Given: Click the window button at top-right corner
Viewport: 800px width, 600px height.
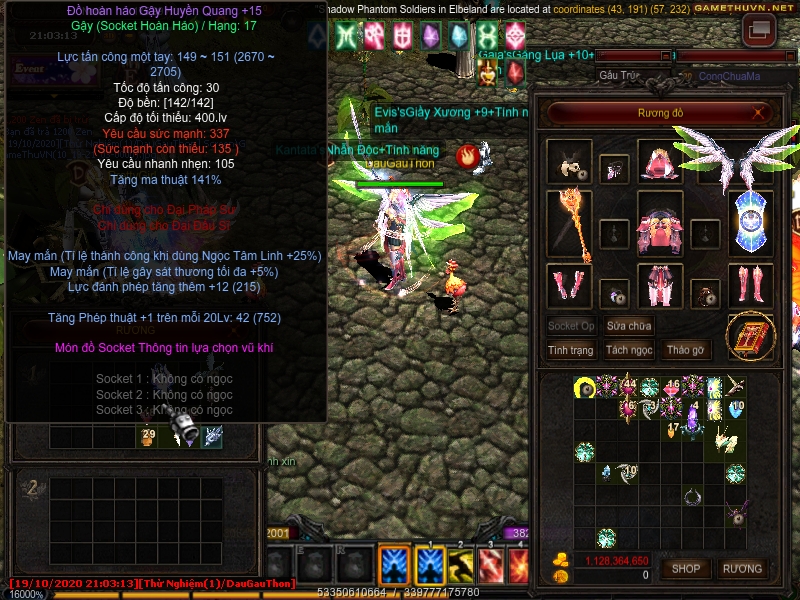Looking at the screenshot, I should pos(759,30).
